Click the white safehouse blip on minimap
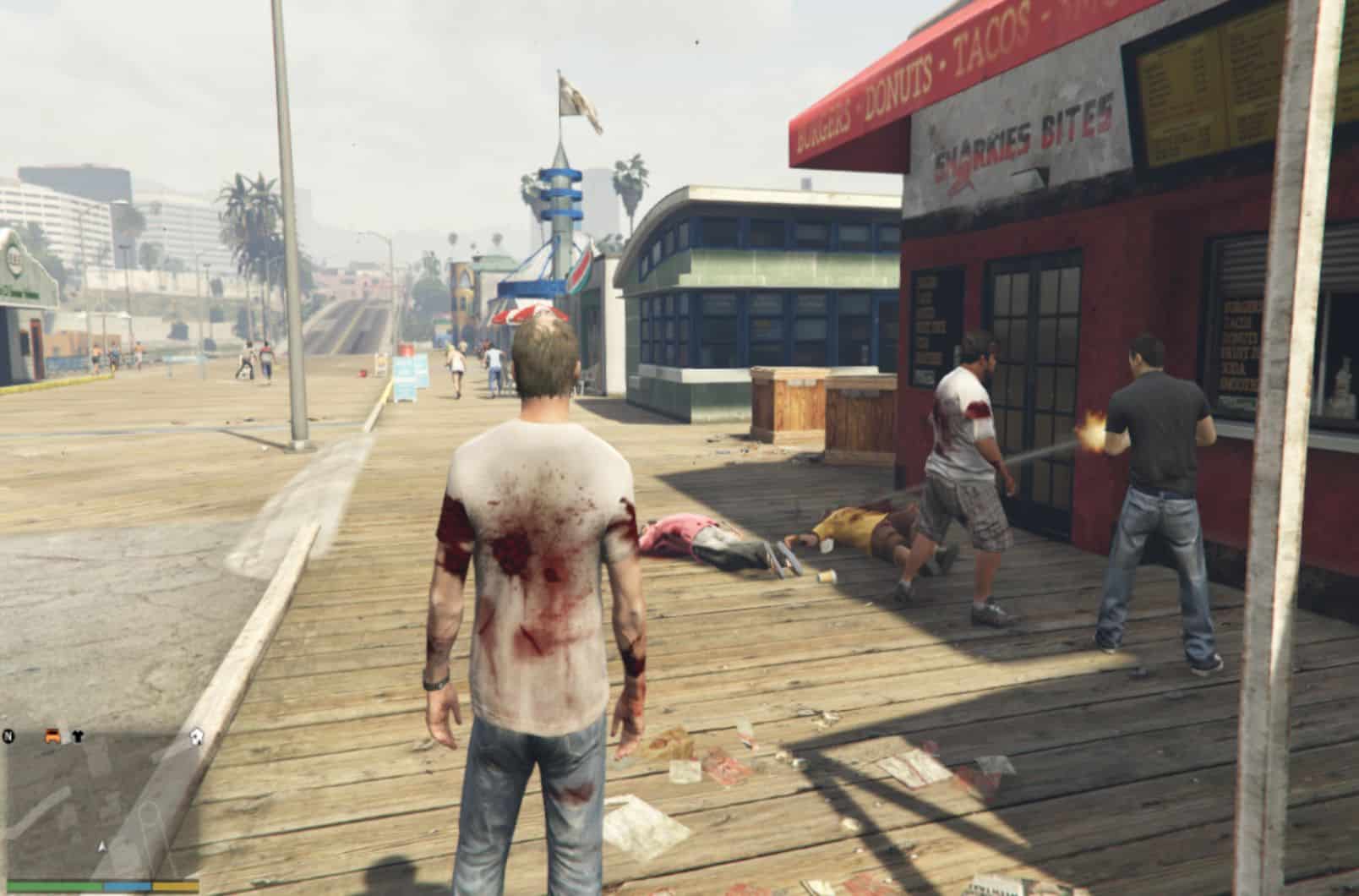This screenshot has width=1359, height=896. click(197, 735)
